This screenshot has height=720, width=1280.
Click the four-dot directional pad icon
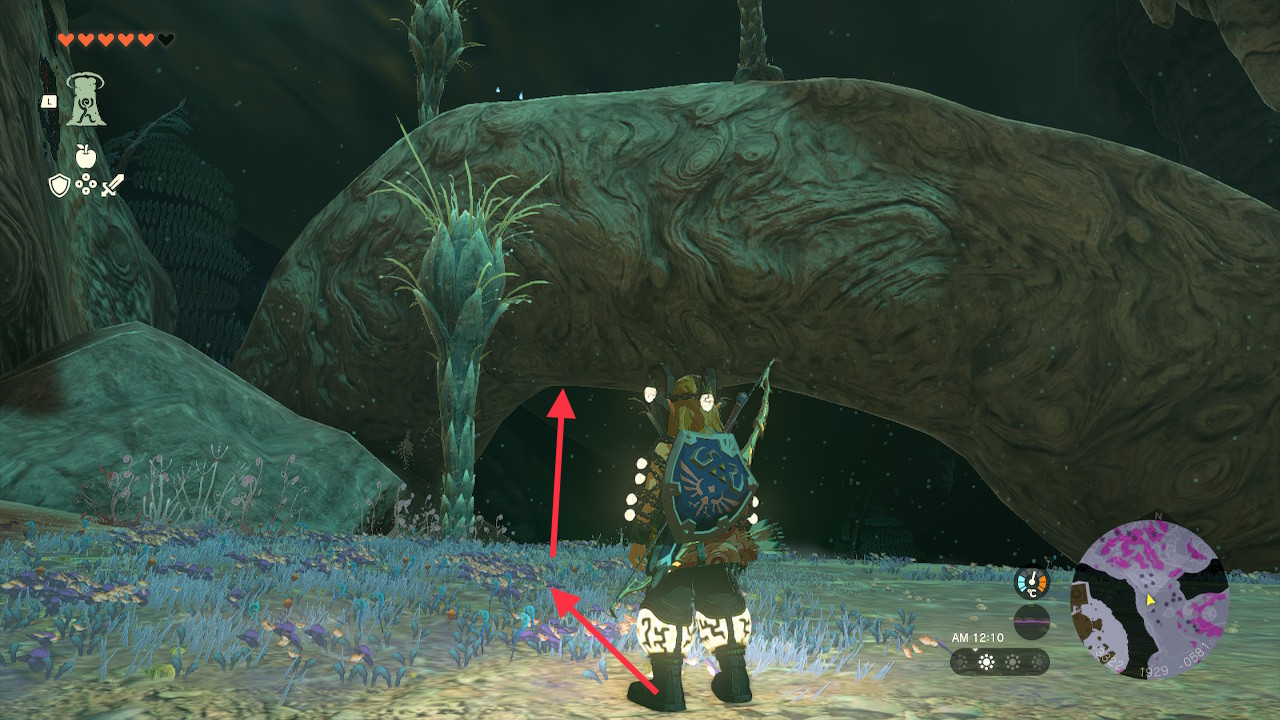coord(86,185)
